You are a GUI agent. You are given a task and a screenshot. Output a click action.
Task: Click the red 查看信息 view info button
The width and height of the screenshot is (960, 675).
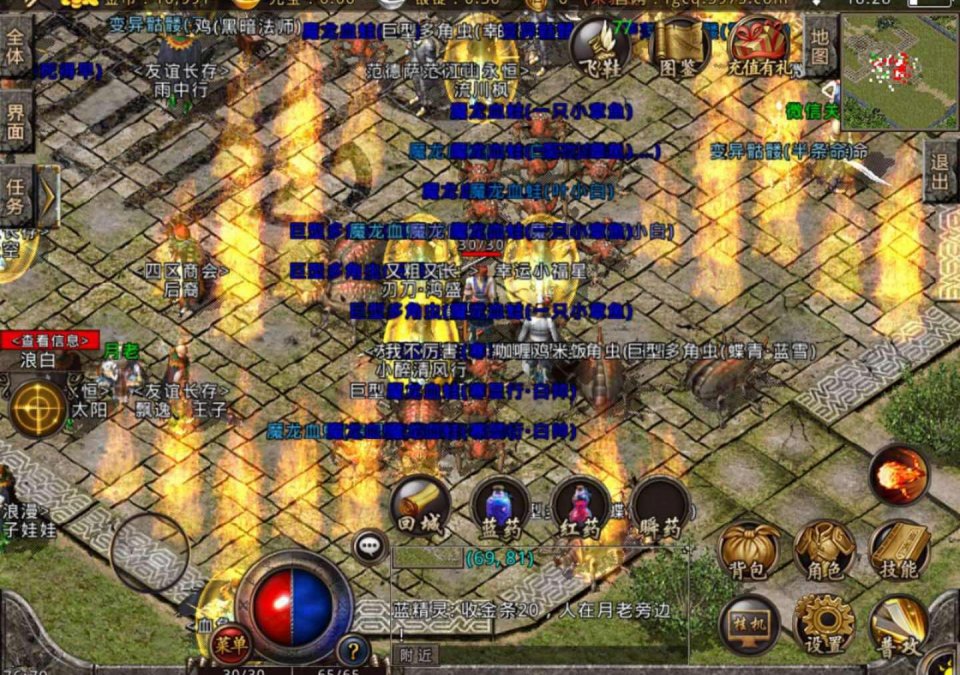coord(50,340)
